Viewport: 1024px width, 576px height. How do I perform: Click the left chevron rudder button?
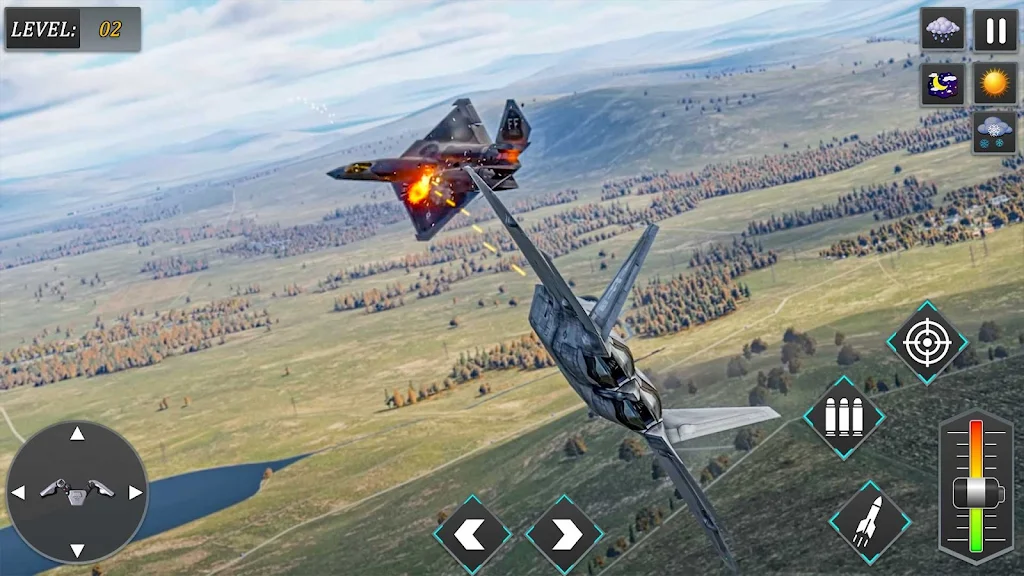point(472,535)
